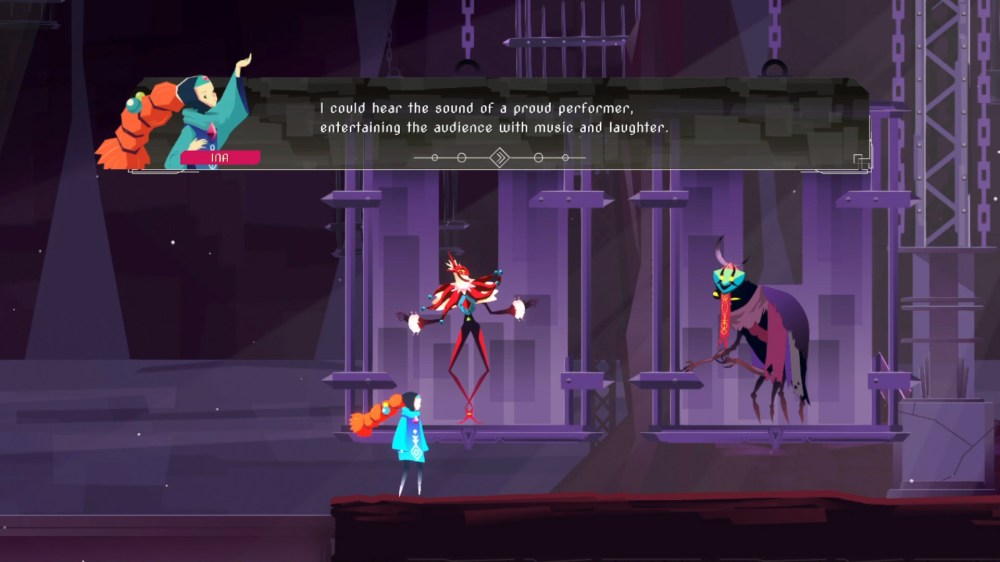Image resolution: width=1000 pixels, height=562 pixels.
Task: Advance dialogue using the diamond arrow indicator
Action: tap(499, 157)
